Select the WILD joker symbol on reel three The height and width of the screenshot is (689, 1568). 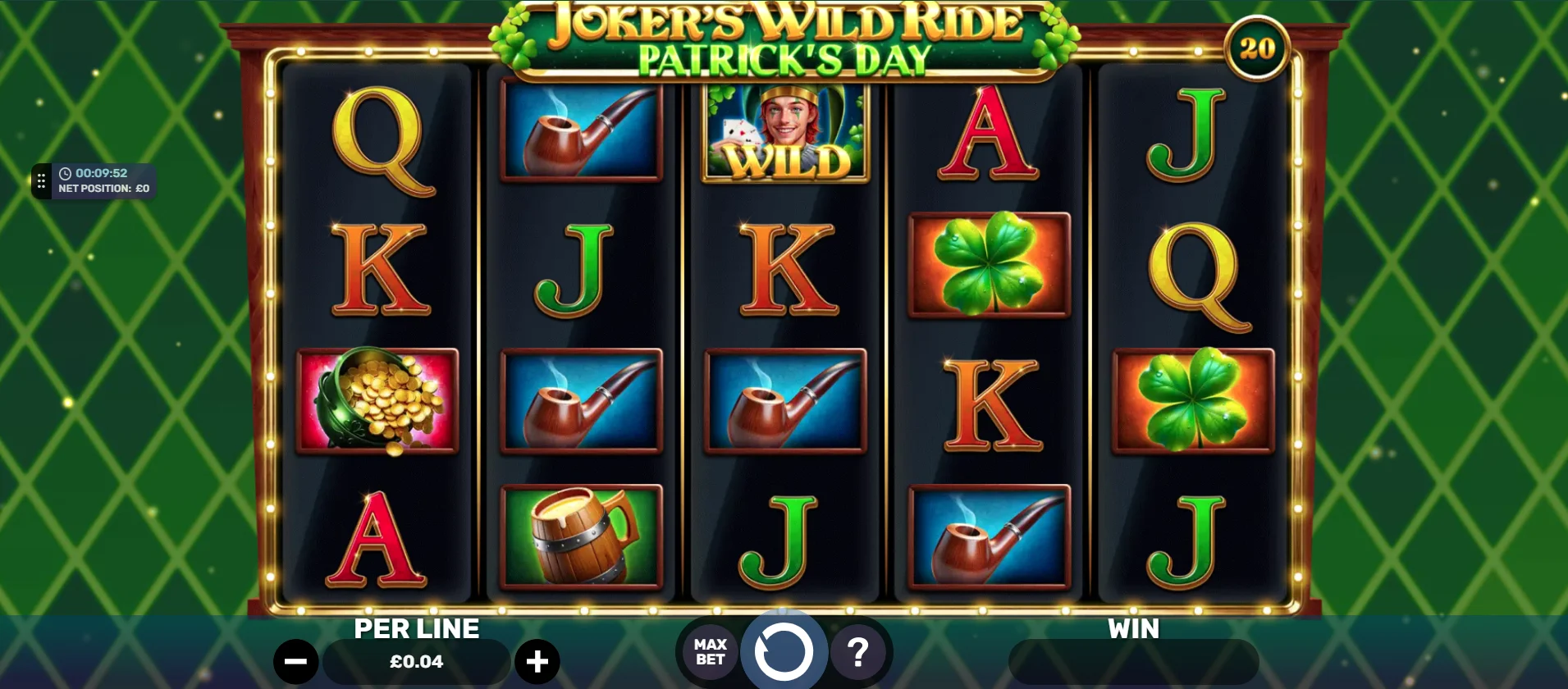pyautogui.click(x=784, y=131)
